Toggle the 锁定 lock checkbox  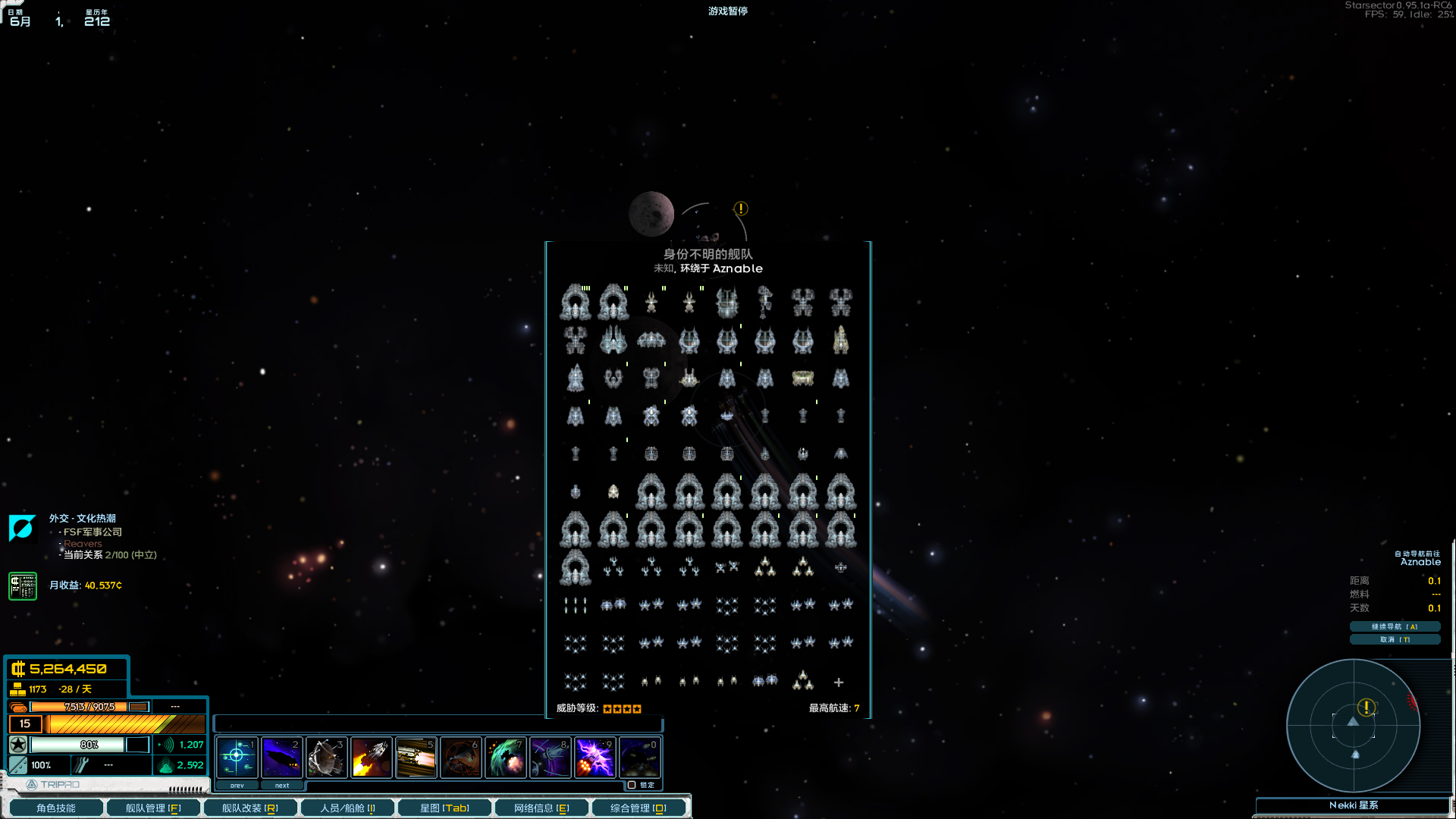(632, 785)
